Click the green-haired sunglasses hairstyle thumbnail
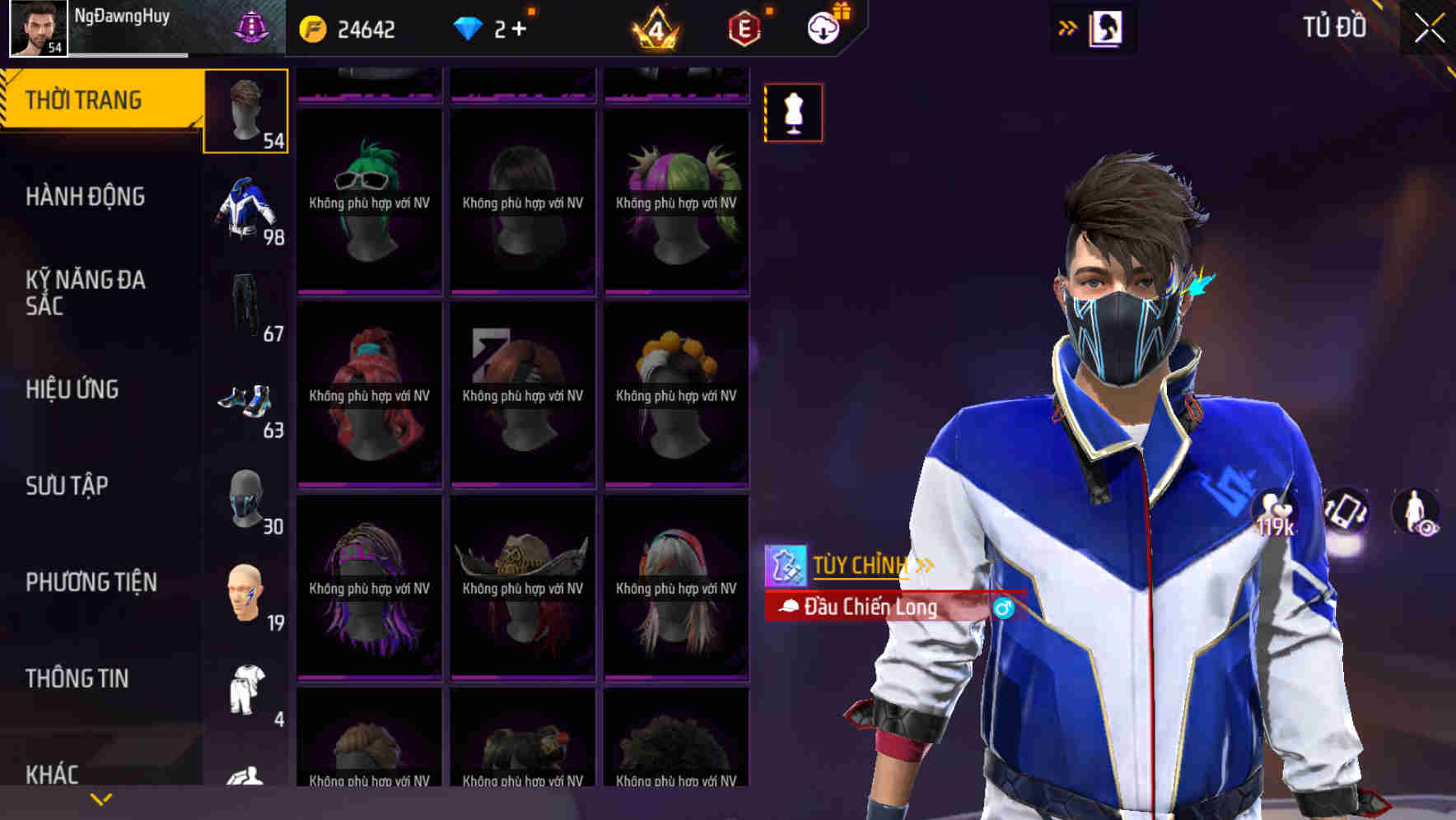This screenshot has width=1456, height=820. pos(368,200)
